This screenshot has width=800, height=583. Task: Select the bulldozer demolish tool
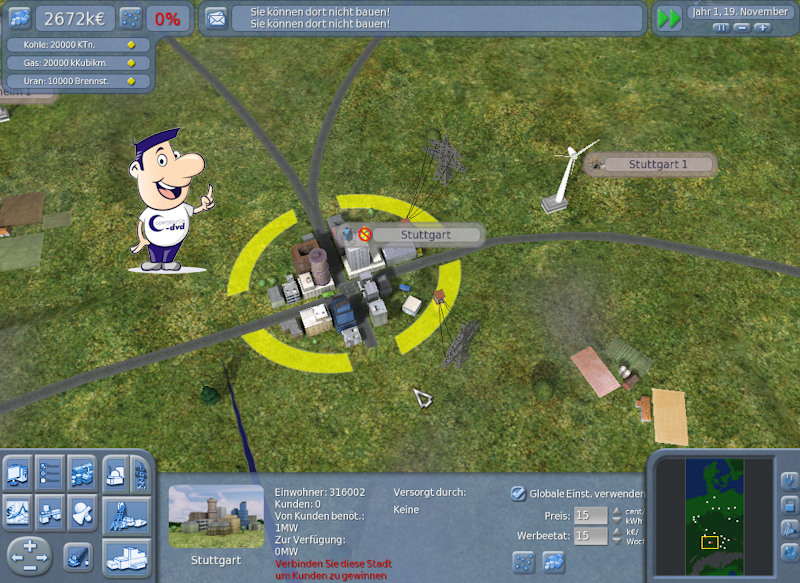(78, 556)
